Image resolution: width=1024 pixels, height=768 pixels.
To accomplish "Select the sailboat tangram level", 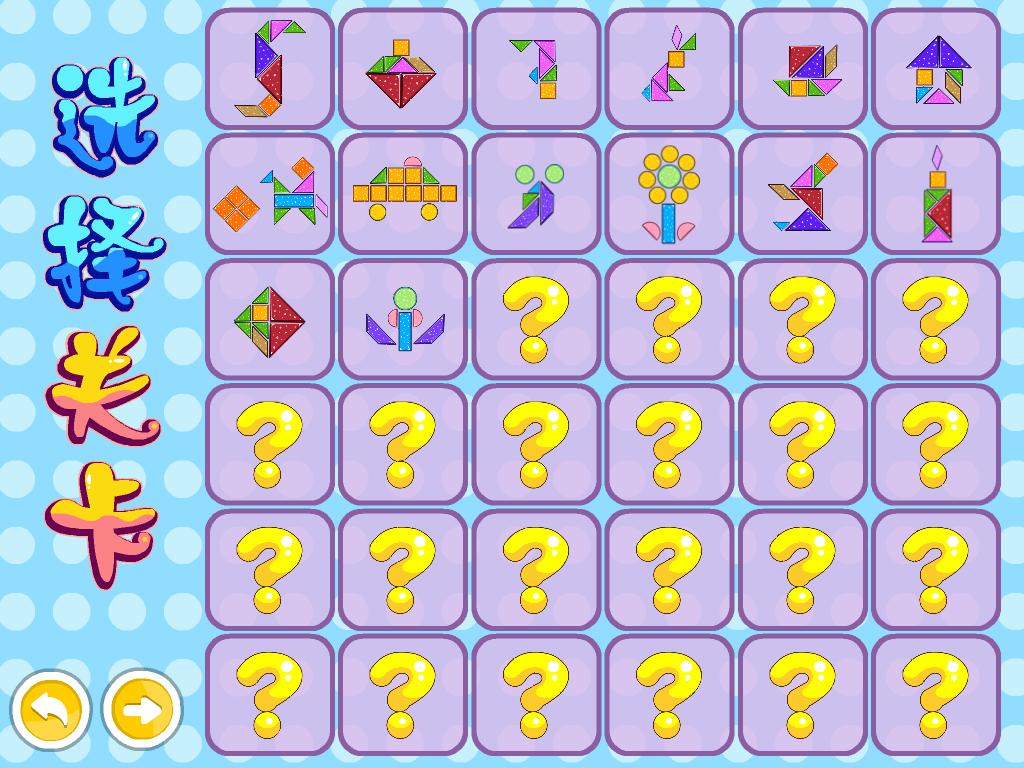I will click(802, 69).
